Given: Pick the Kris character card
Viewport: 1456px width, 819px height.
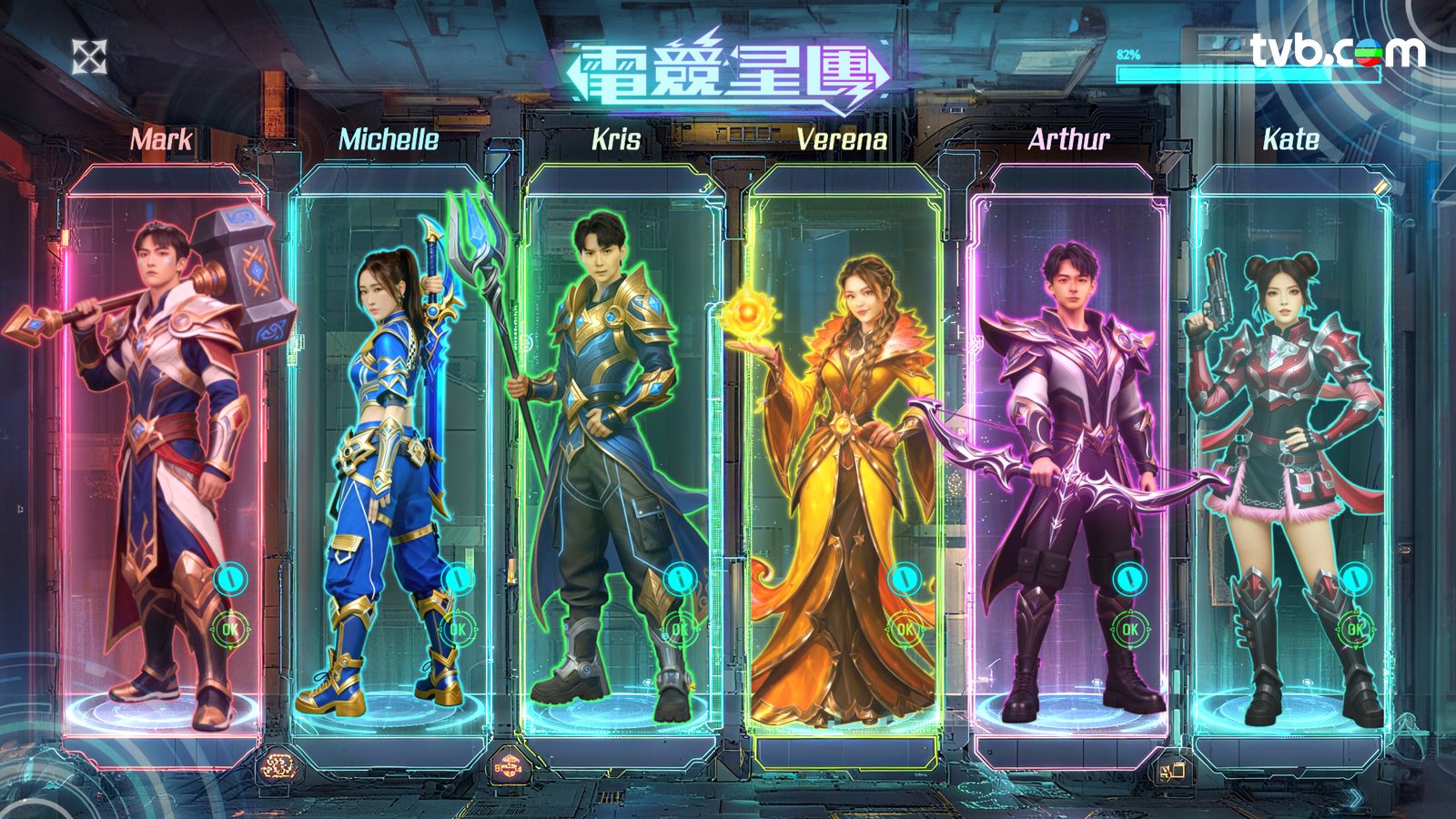Looking at the screenshot, I should 619,437.
